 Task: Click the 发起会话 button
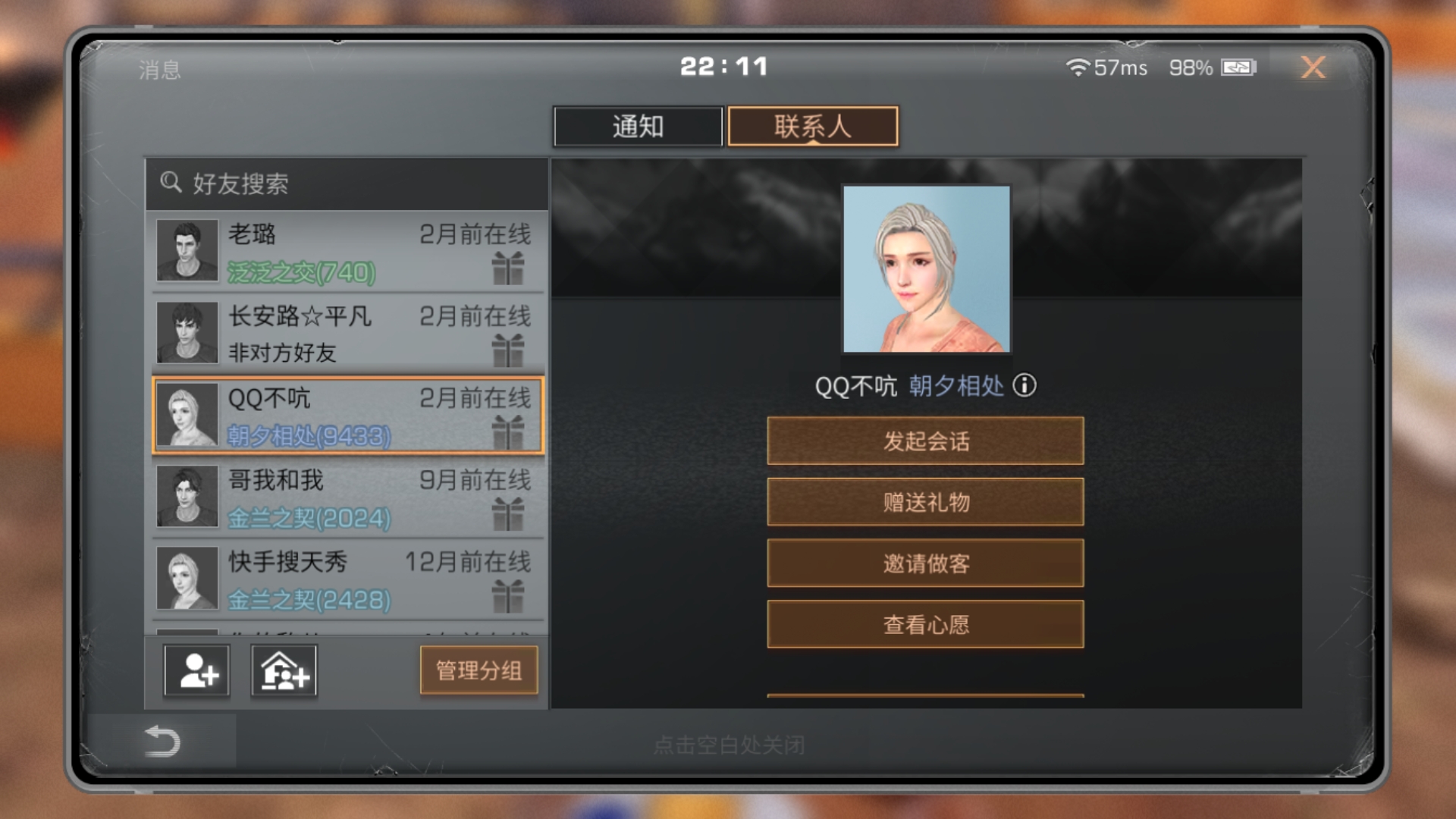[926, 441]
